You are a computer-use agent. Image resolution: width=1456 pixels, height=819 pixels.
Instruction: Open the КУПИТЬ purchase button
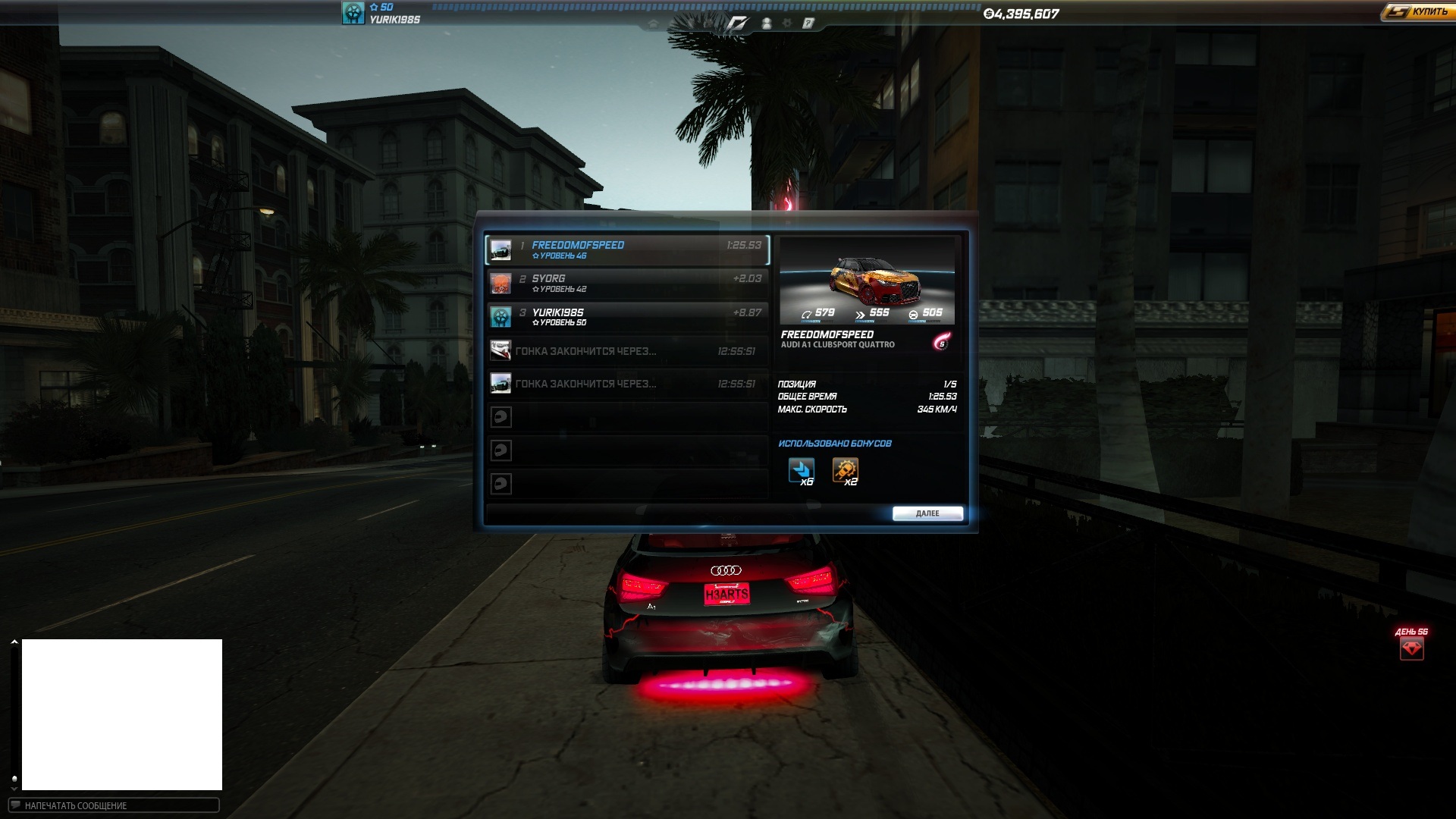1417,12
